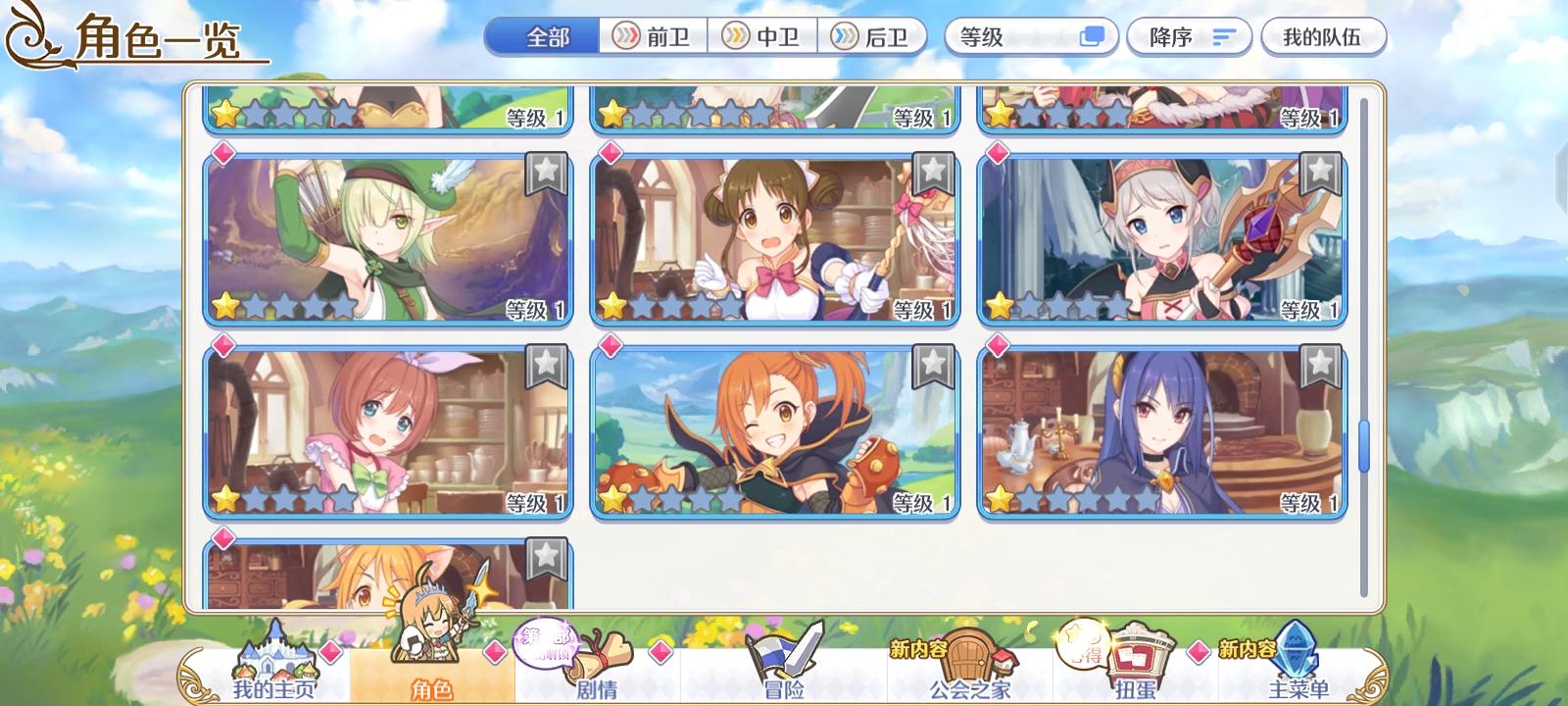Open the home page via the castle icon
1568x706 pixels.
click(275, 657)
